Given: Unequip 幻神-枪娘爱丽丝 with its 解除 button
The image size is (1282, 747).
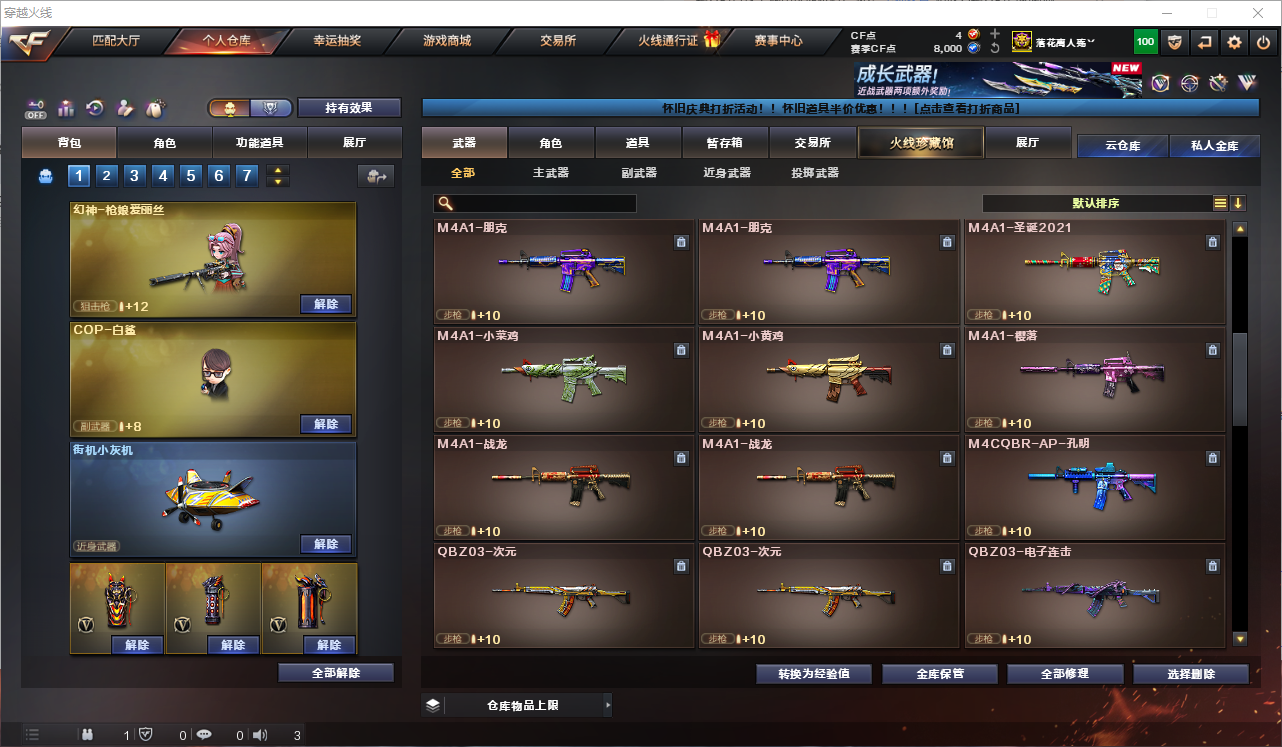Looking at the screenshot, I should (326, 304).
